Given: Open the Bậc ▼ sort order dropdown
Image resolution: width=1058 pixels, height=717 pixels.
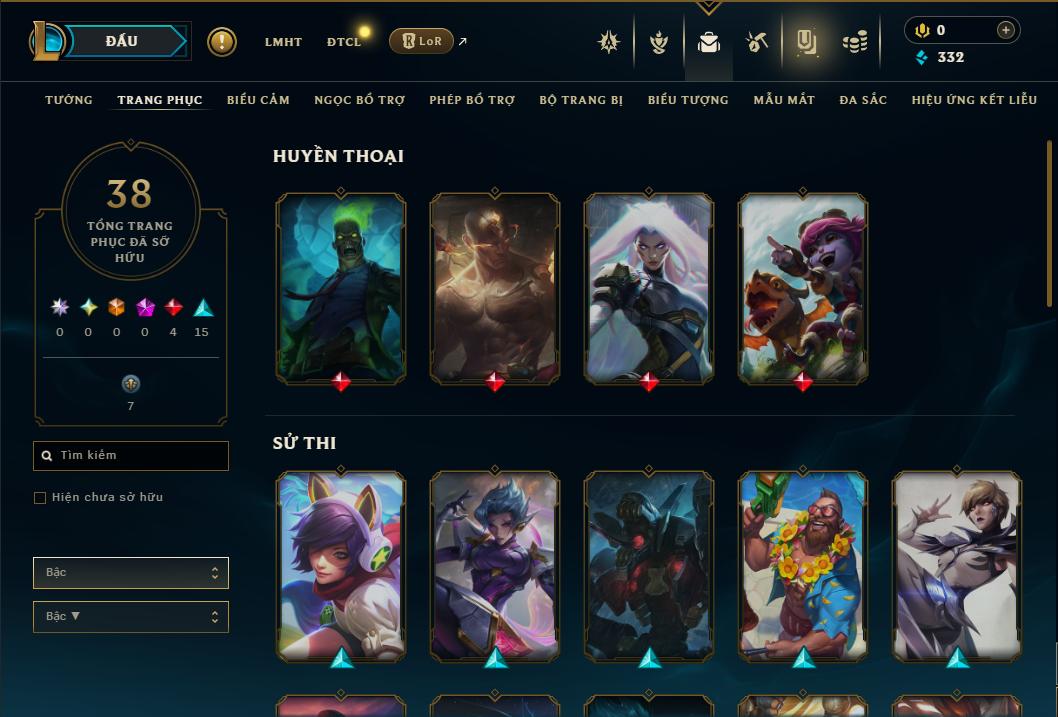Looking at the screenshot, I should point(131,617).
